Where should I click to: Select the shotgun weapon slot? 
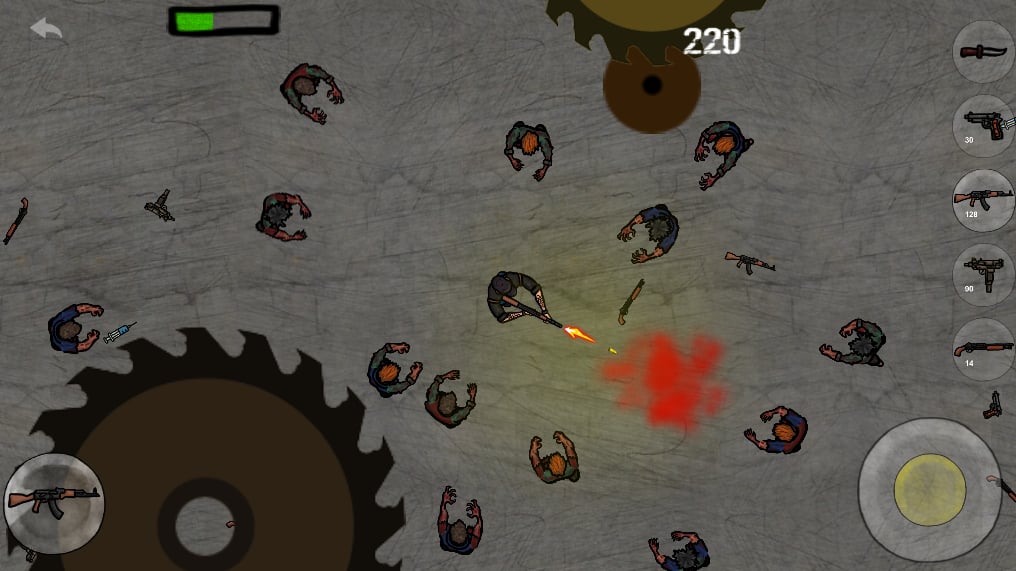pyautogui.click(x=984, y=349)
